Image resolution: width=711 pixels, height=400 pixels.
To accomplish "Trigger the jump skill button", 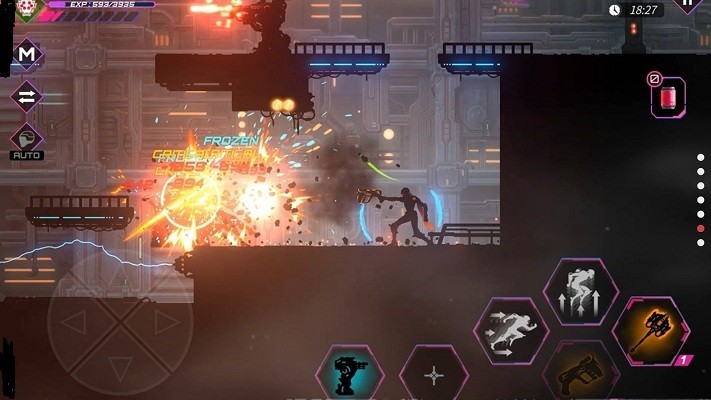I will coord(580,290).
